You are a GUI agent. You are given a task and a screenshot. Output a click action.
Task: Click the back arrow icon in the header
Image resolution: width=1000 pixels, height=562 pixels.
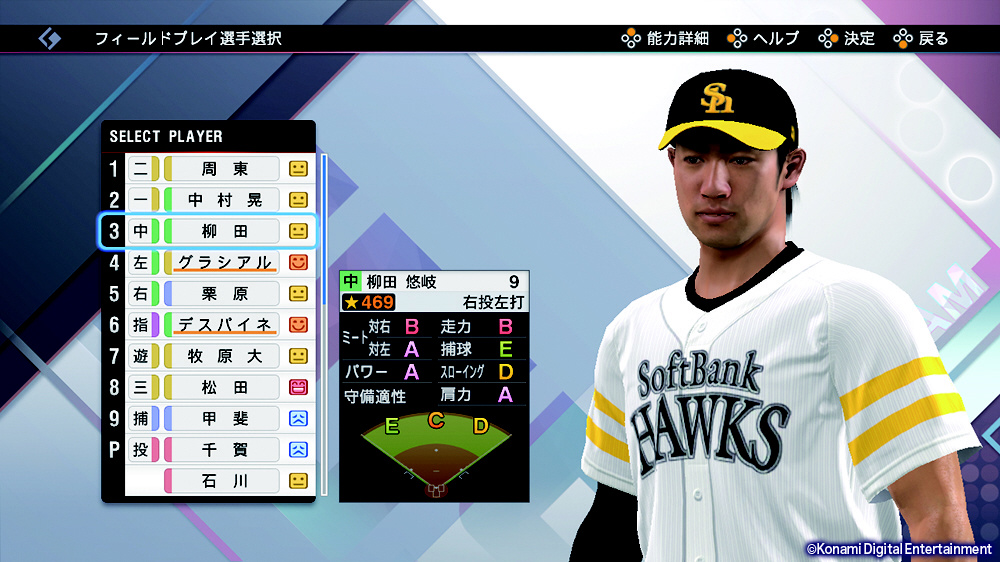point(49,39)
